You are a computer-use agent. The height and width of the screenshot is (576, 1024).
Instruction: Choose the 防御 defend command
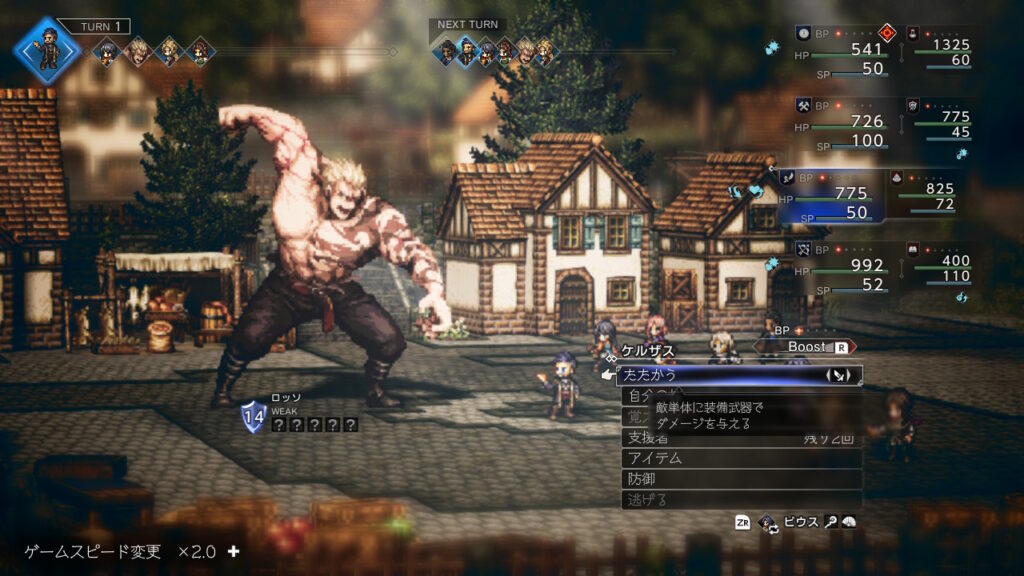point(740,479)
